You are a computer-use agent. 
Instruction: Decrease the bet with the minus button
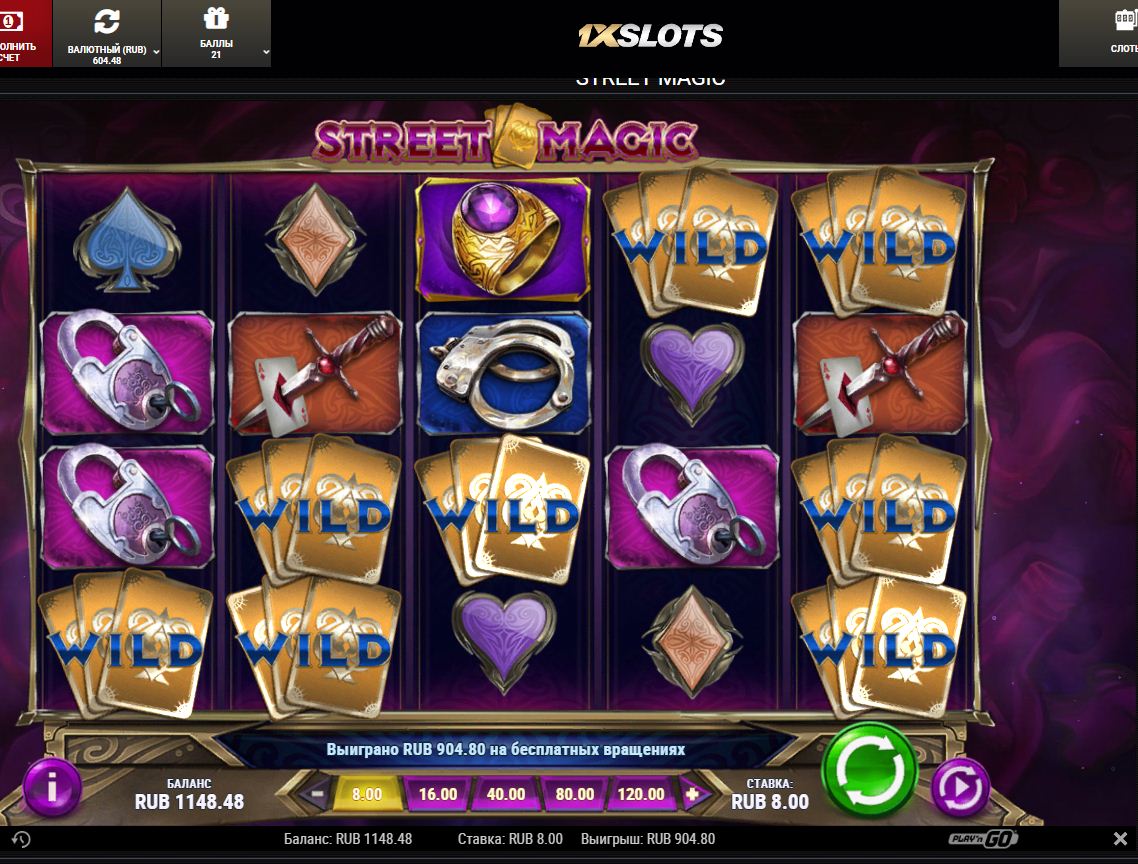(x=317, y=795)
